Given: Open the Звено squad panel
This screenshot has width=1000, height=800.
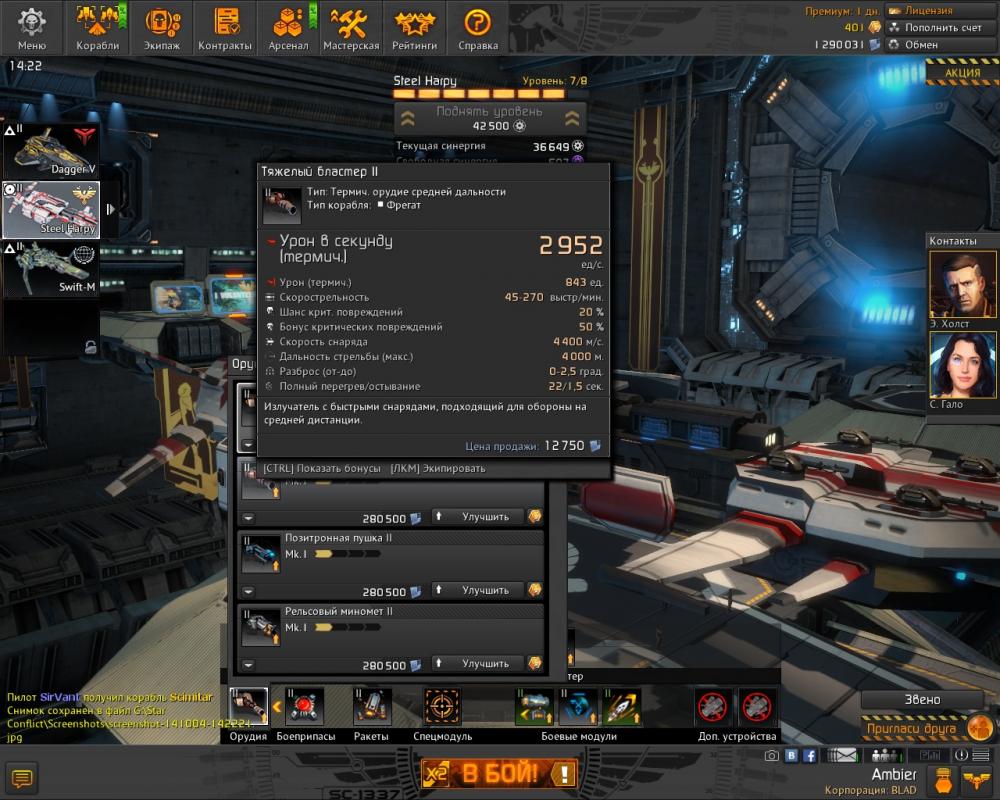Looking at the screenshot, I should [921, 700].
